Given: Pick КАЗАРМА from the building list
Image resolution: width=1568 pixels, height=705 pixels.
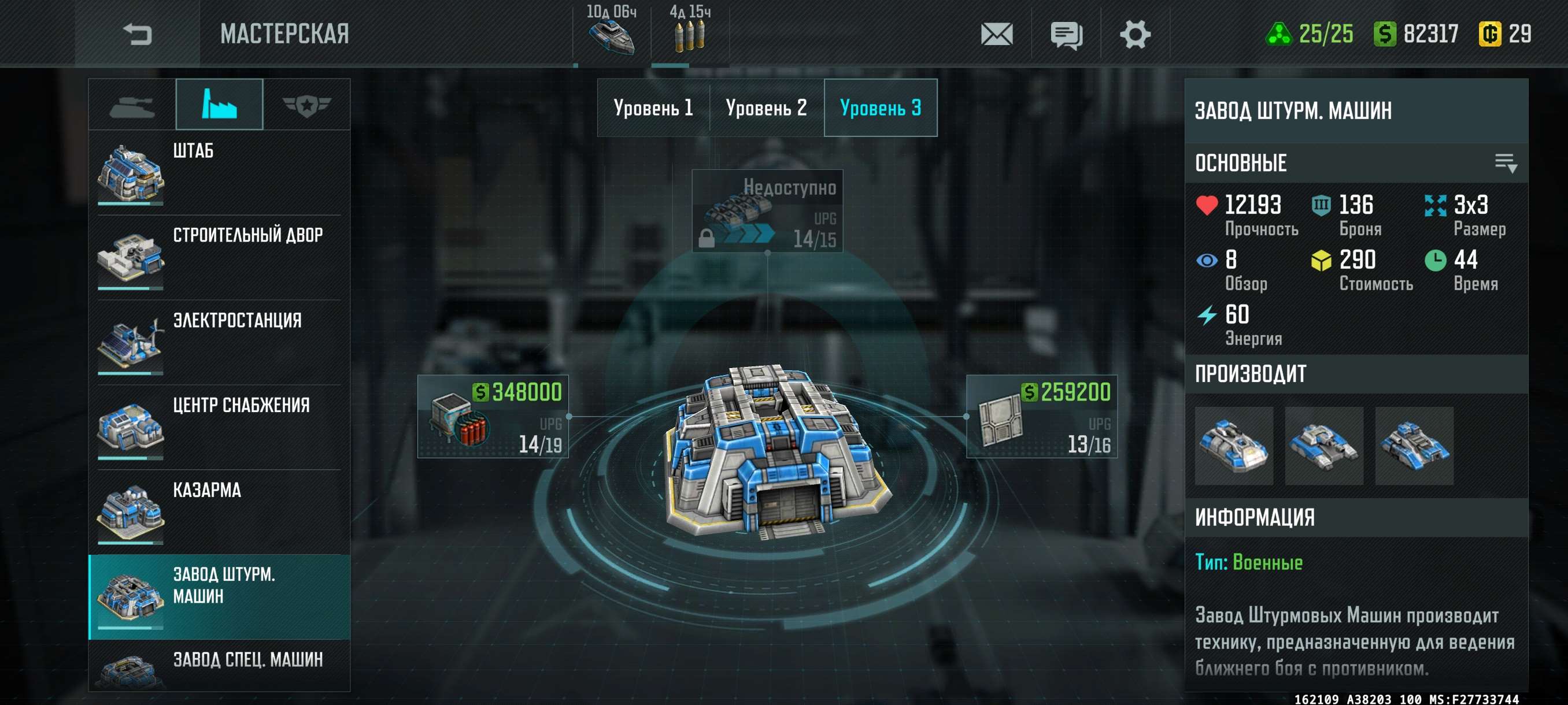Looking at the screenshot, I should [219, 511].
